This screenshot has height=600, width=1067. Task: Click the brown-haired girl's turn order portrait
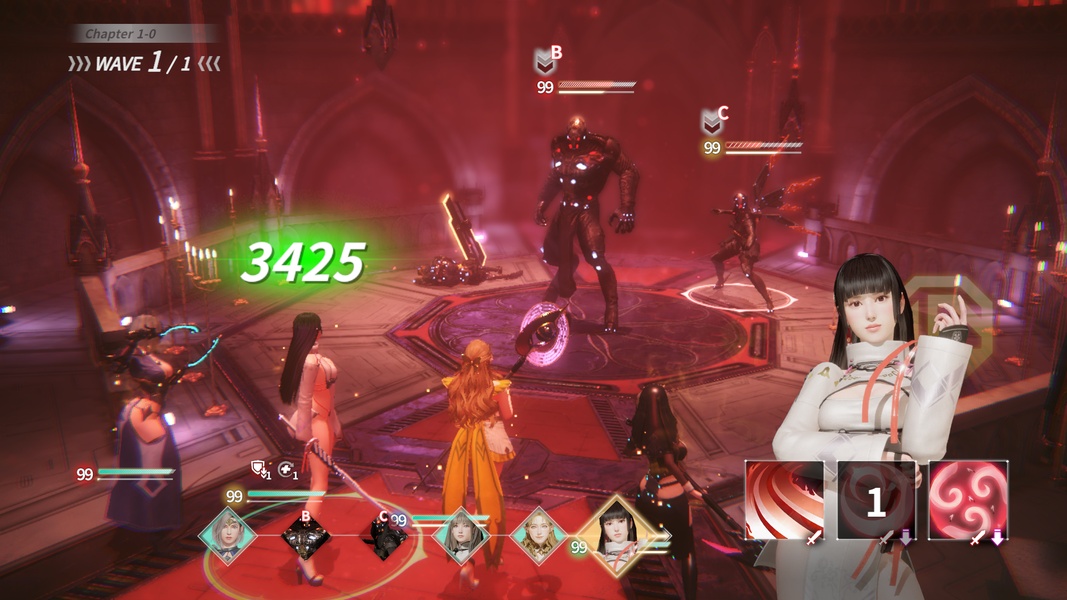(463, 537)
